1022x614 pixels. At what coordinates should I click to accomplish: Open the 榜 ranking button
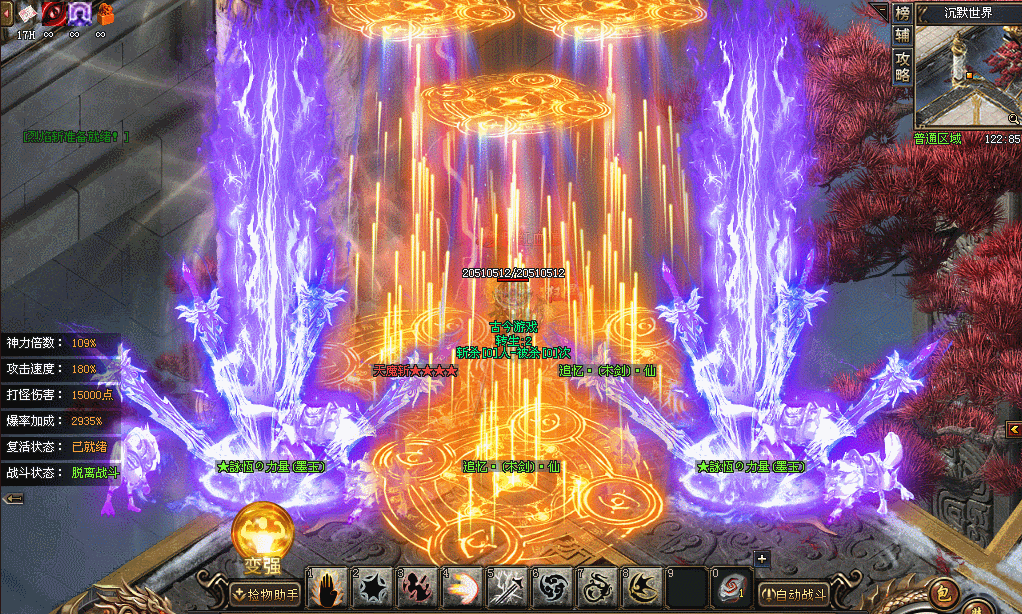(903, 13)
